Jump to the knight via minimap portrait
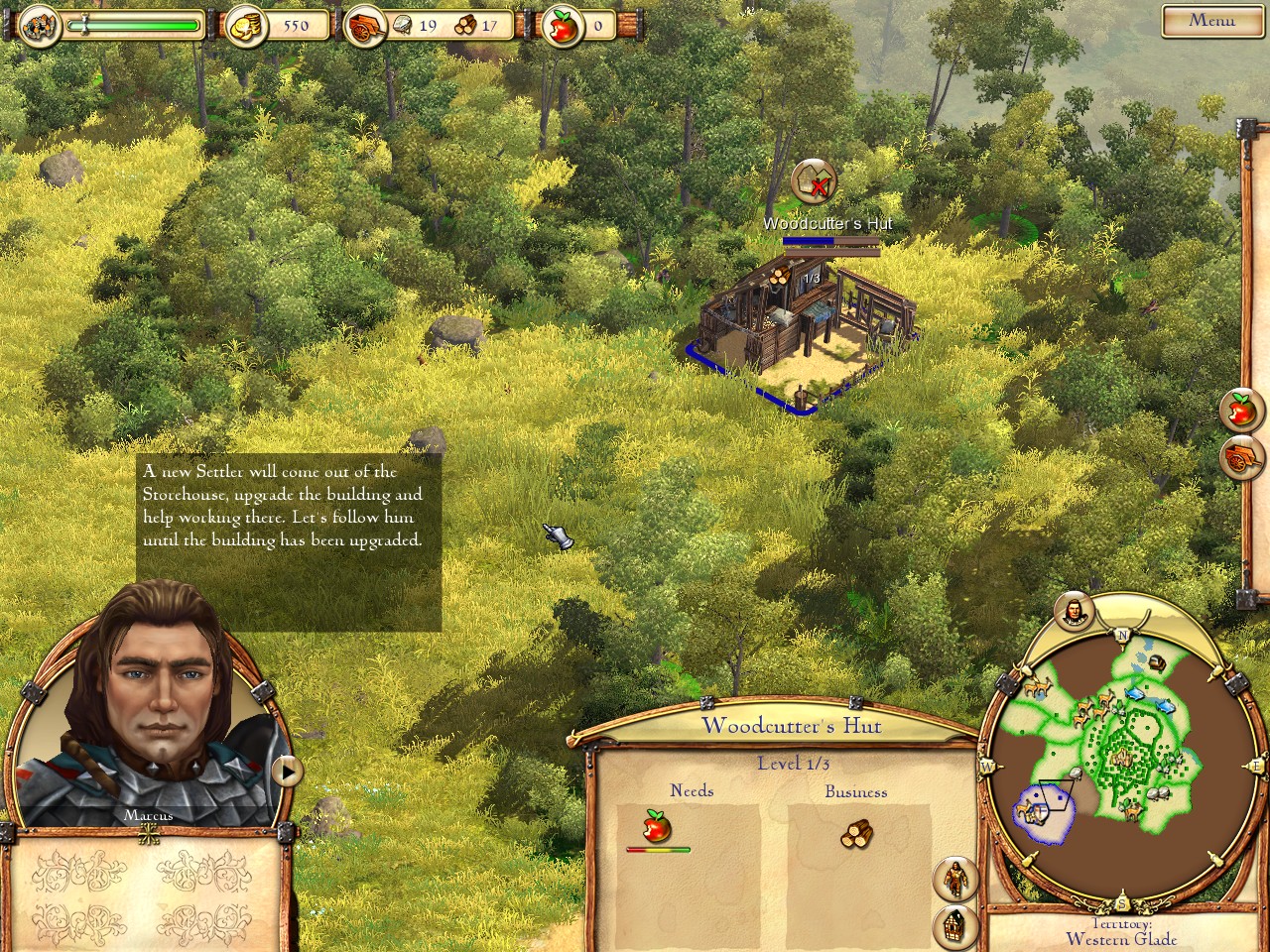Image resolution: width=1270 pixels, height=952 pixels. (x=1073, y=611)
